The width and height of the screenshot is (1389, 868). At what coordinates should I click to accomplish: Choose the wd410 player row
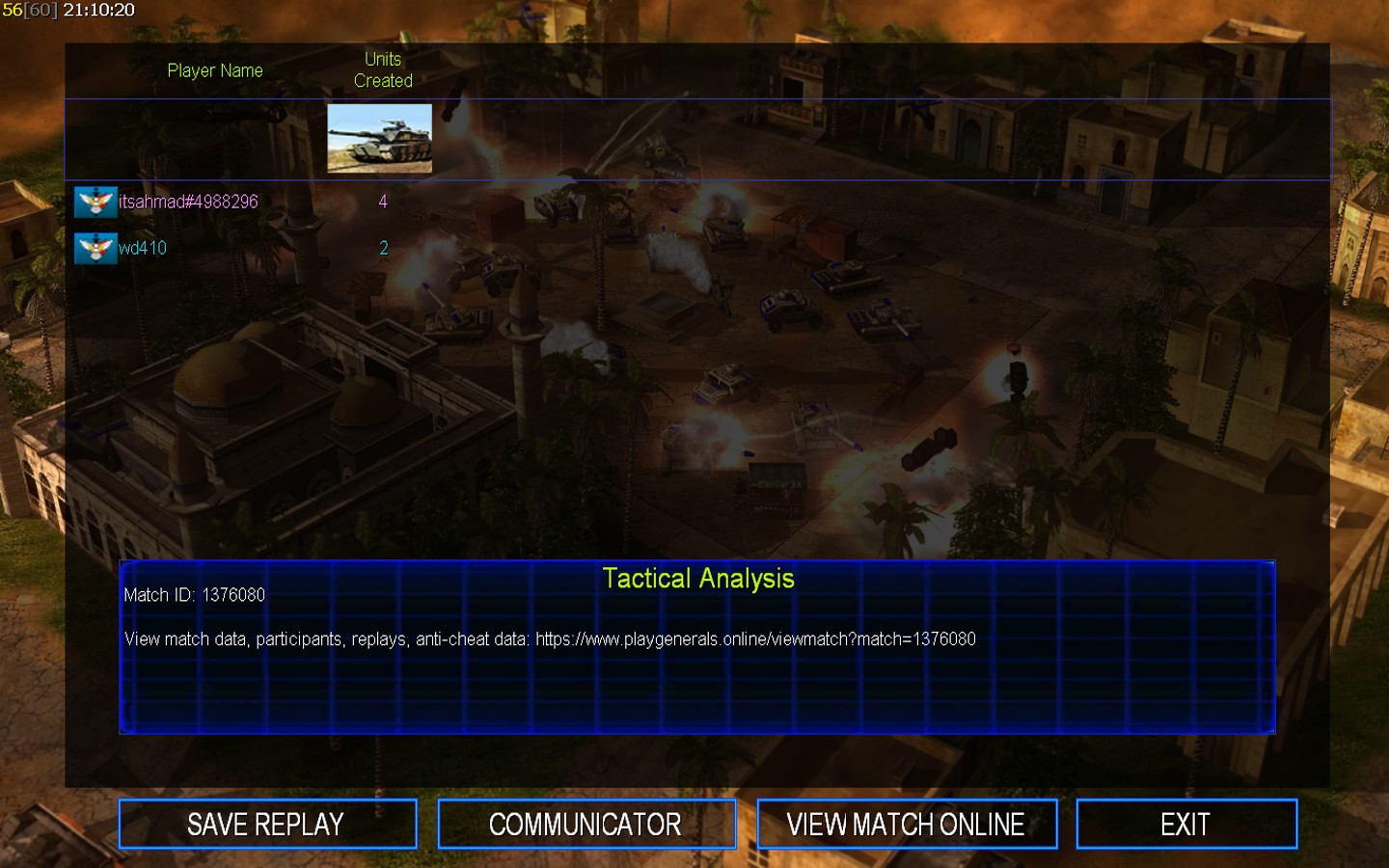tap(143, 248)
